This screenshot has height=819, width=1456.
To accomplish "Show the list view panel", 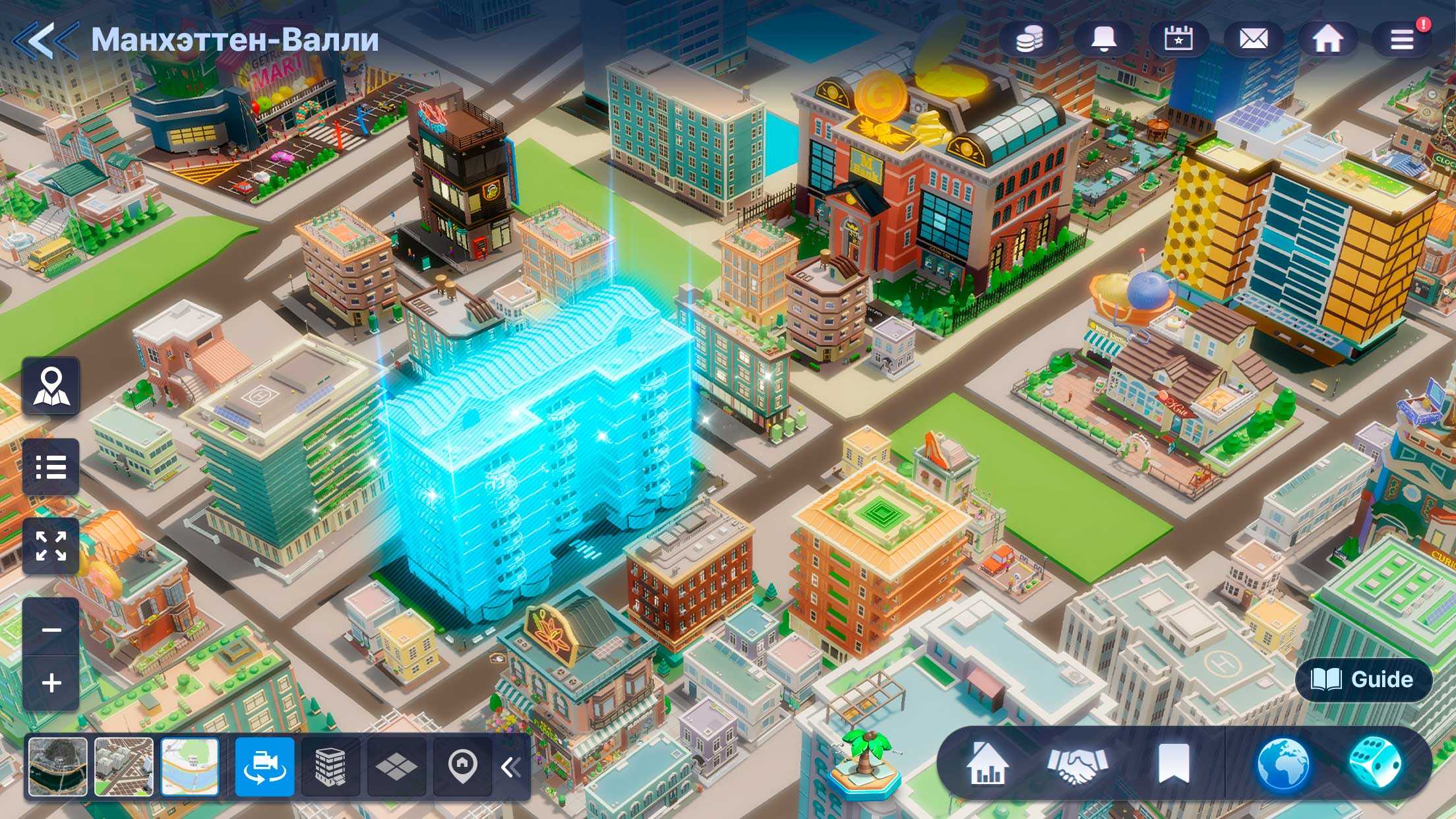I will (51, 467).
